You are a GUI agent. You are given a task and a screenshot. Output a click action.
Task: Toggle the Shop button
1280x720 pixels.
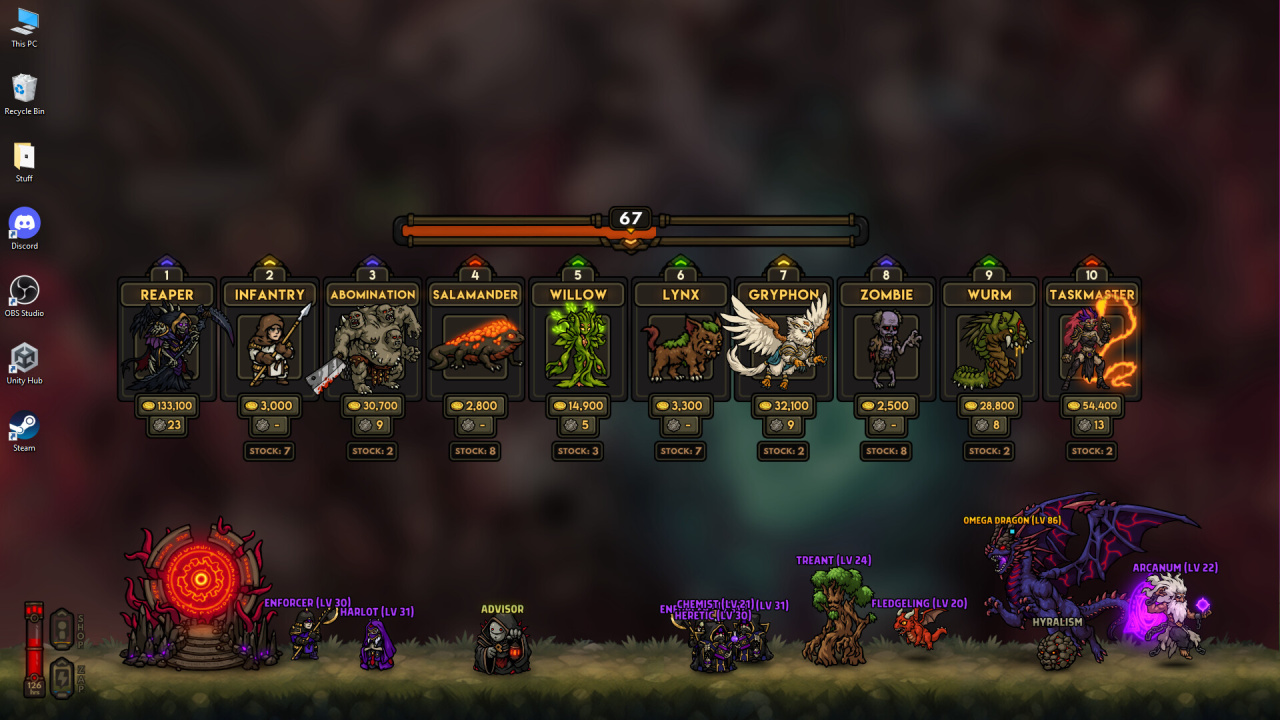click(62, 628)
